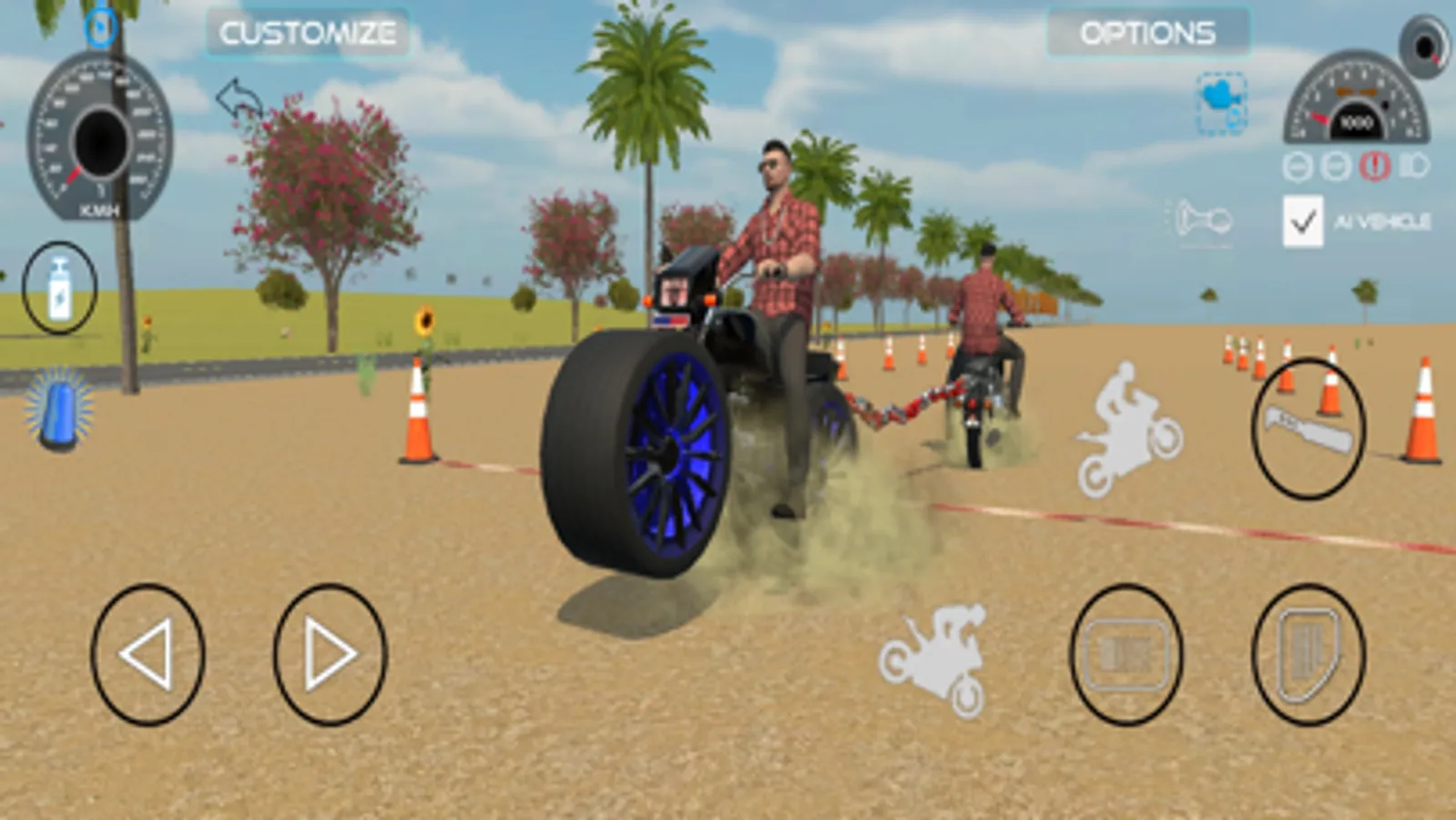
Task: Uncheck the AI VEHICLE checkbox
Action: (1304, 220)
